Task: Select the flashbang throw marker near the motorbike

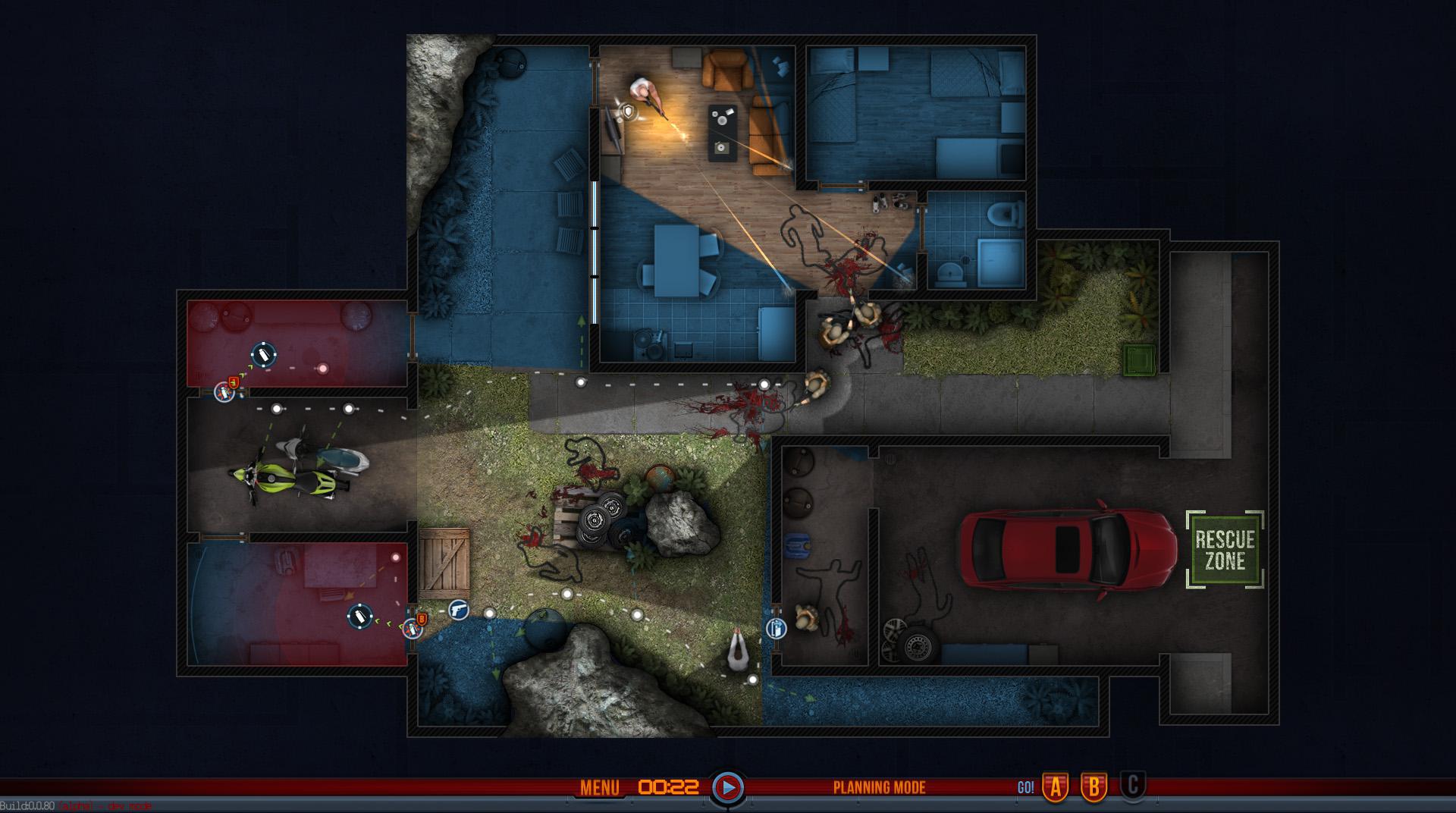Action: pos(262,354)
